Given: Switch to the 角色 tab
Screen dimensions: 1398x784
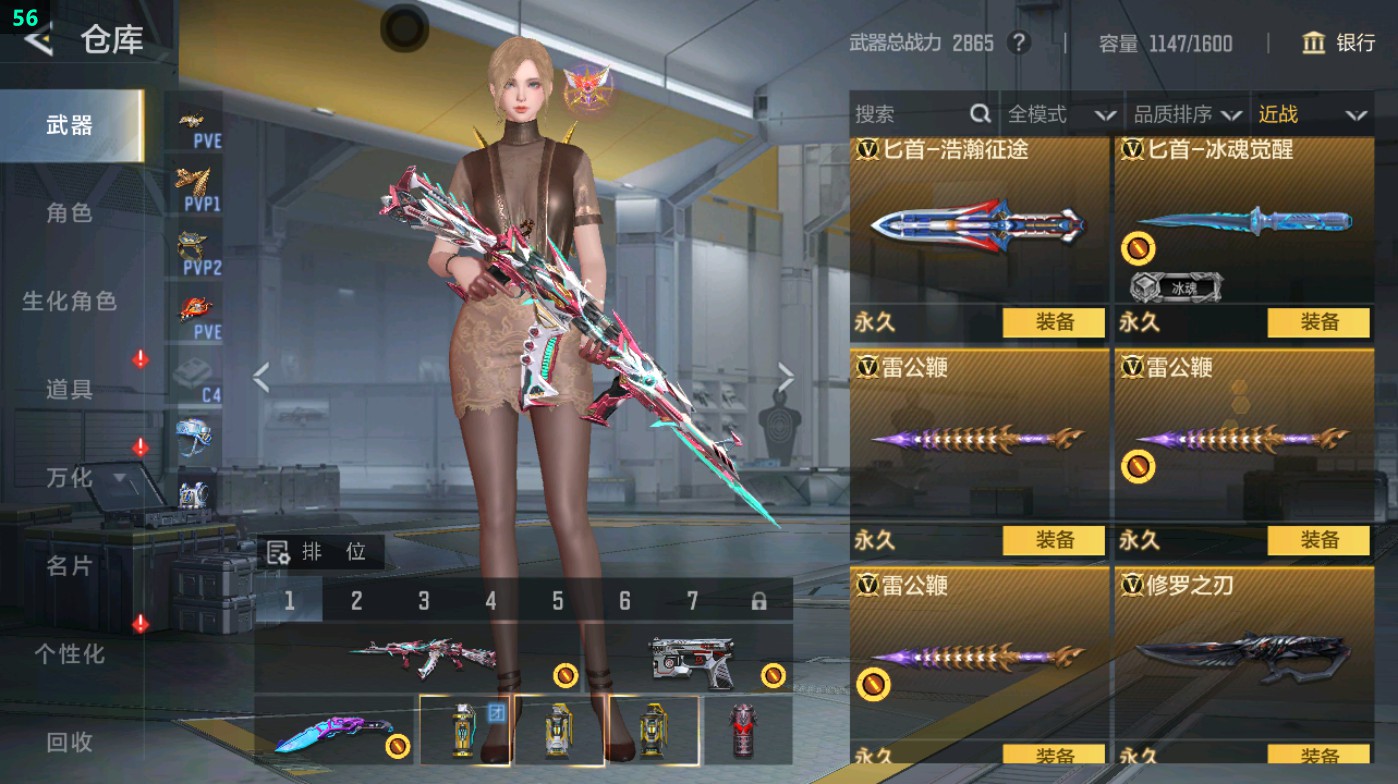Looking at the screenshot, I should tap(70, 211).
